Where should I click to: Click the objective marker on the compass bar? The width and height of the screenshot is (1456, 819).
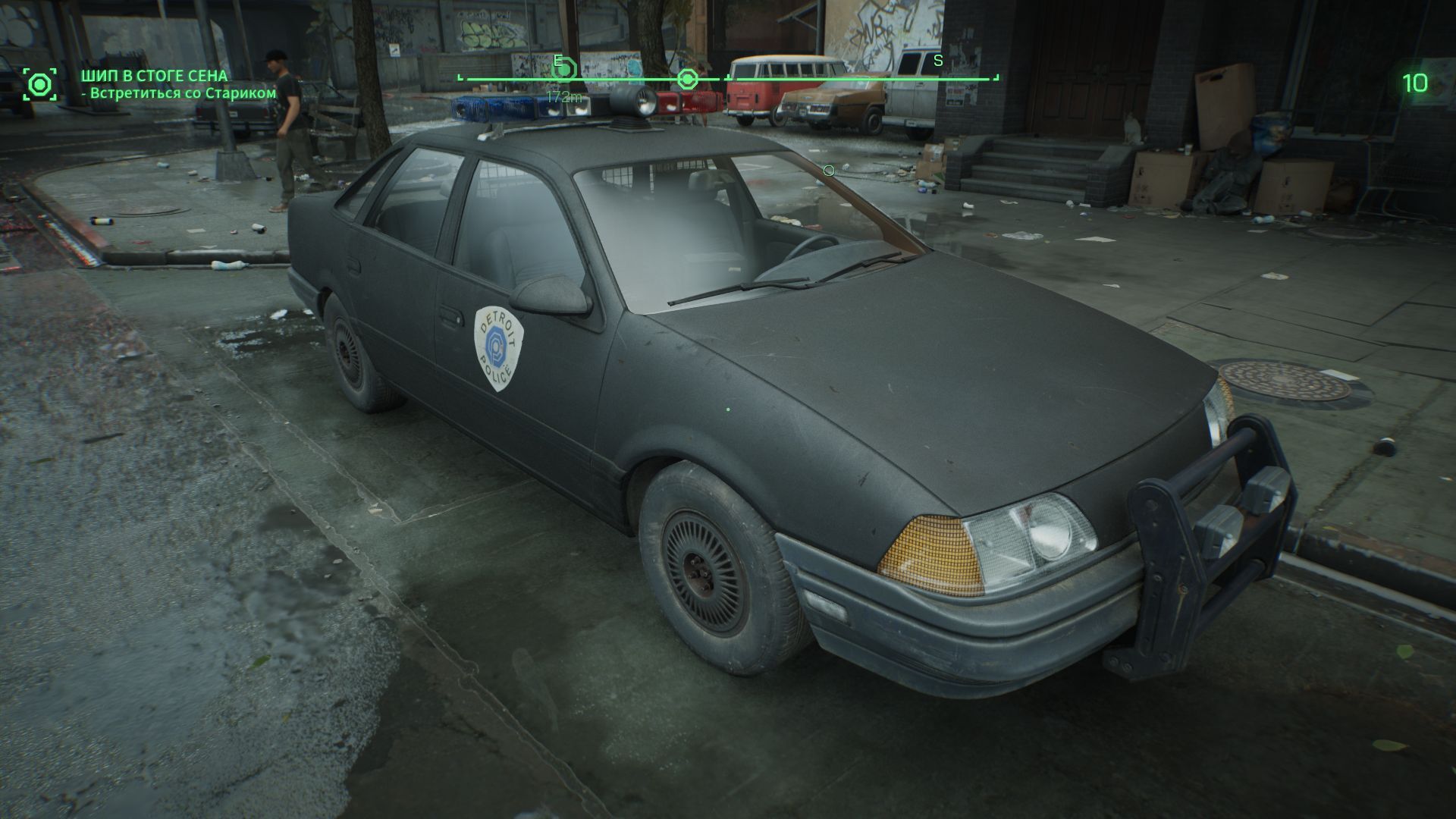[687, 78]
